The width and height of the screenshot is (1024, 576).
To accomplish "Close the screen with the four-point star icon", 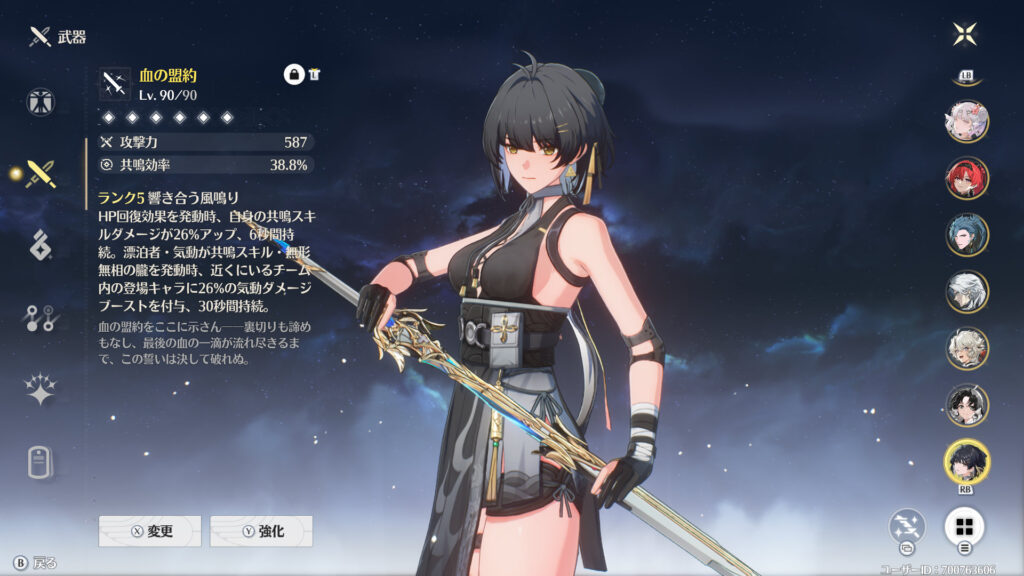I will pos(964,34).
